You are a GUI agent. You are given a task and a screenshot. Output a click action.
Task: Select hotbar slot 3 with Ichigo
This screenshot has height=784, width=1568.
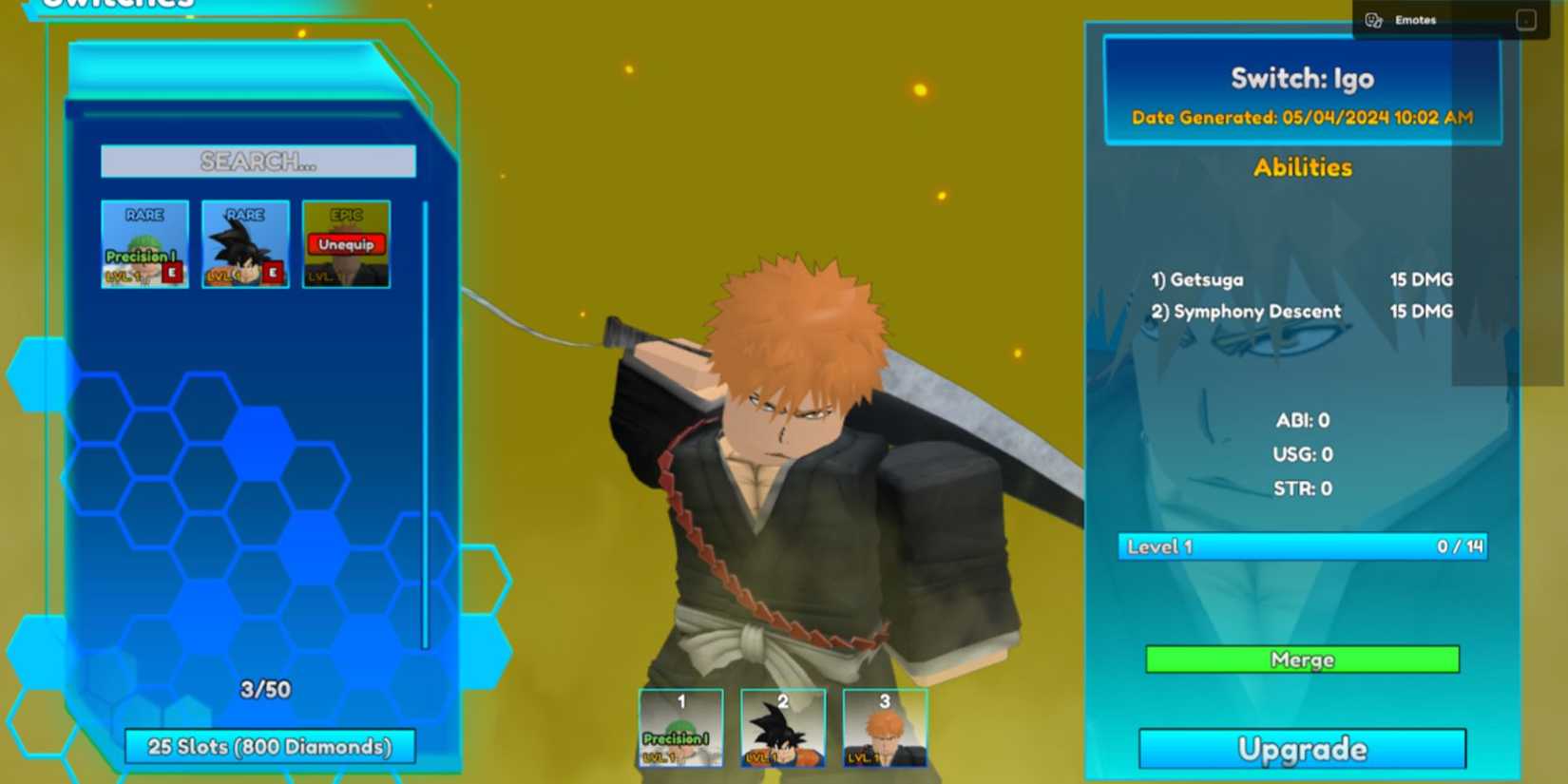(883, 728)
